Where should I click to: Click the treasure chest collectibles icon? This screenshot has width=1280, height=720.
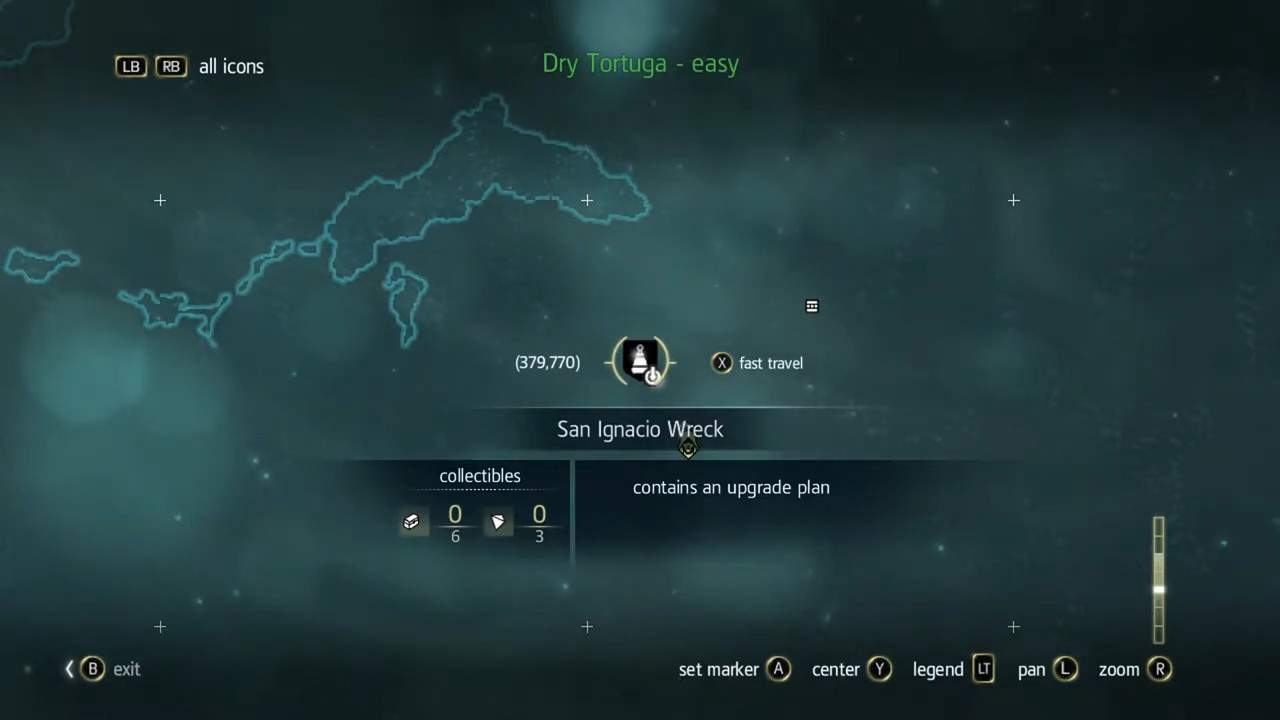tap(411, 521)
